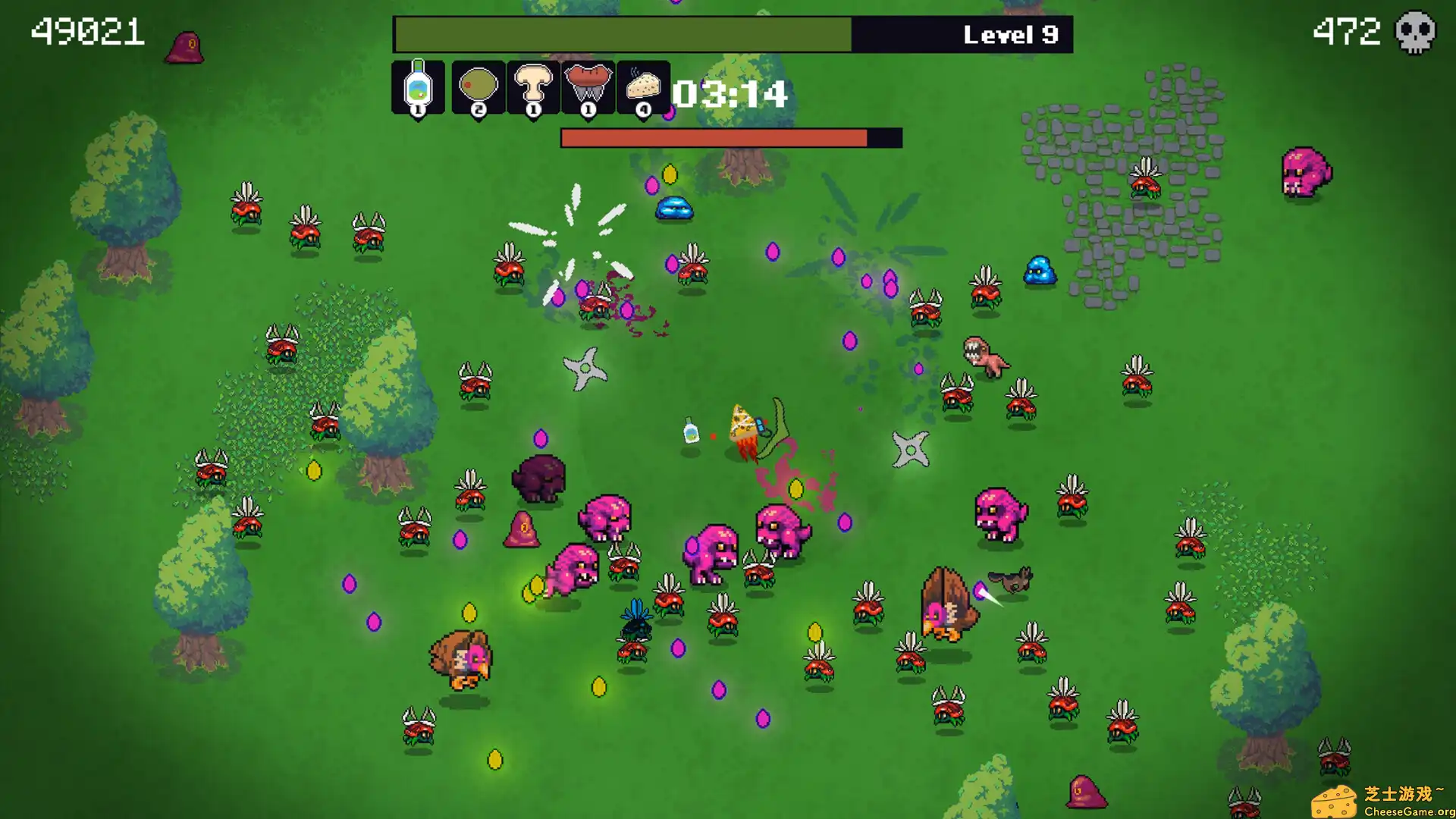Screen dimensions: 1456x819
Task: Click the green olive item icon
Action: click(478, 87)
